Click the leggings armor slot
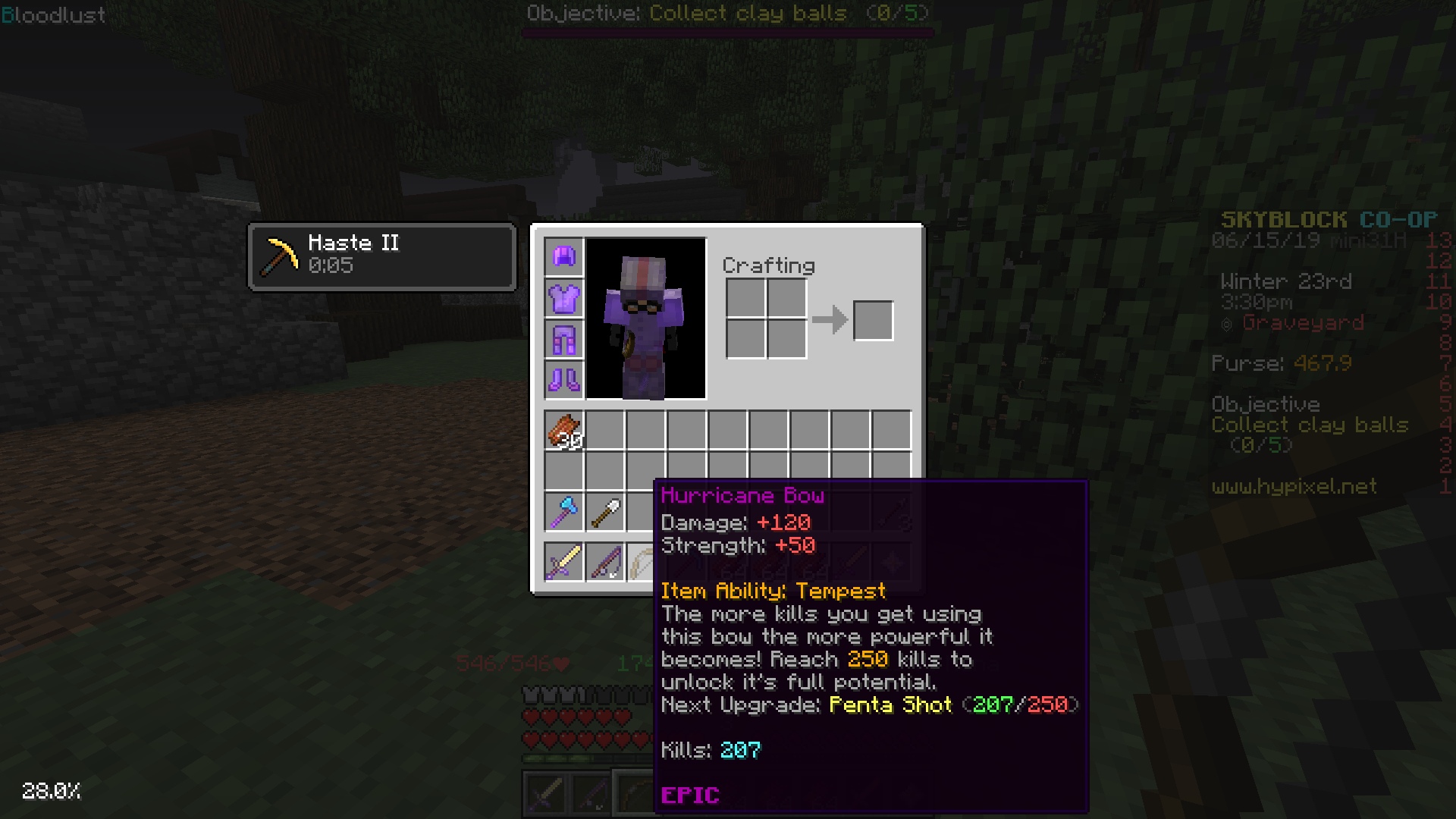Image resolution: width=1456 pixels, height=819 pixels. coord(562,340)
